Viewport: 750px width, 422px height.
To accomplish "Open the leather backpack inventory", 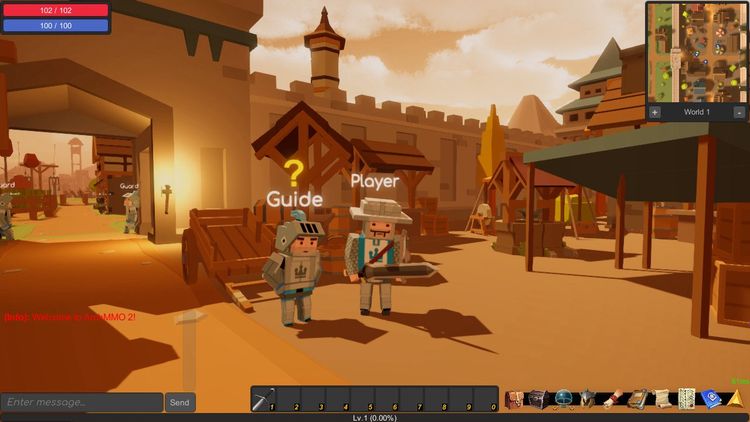I will [x=514, y=399].
